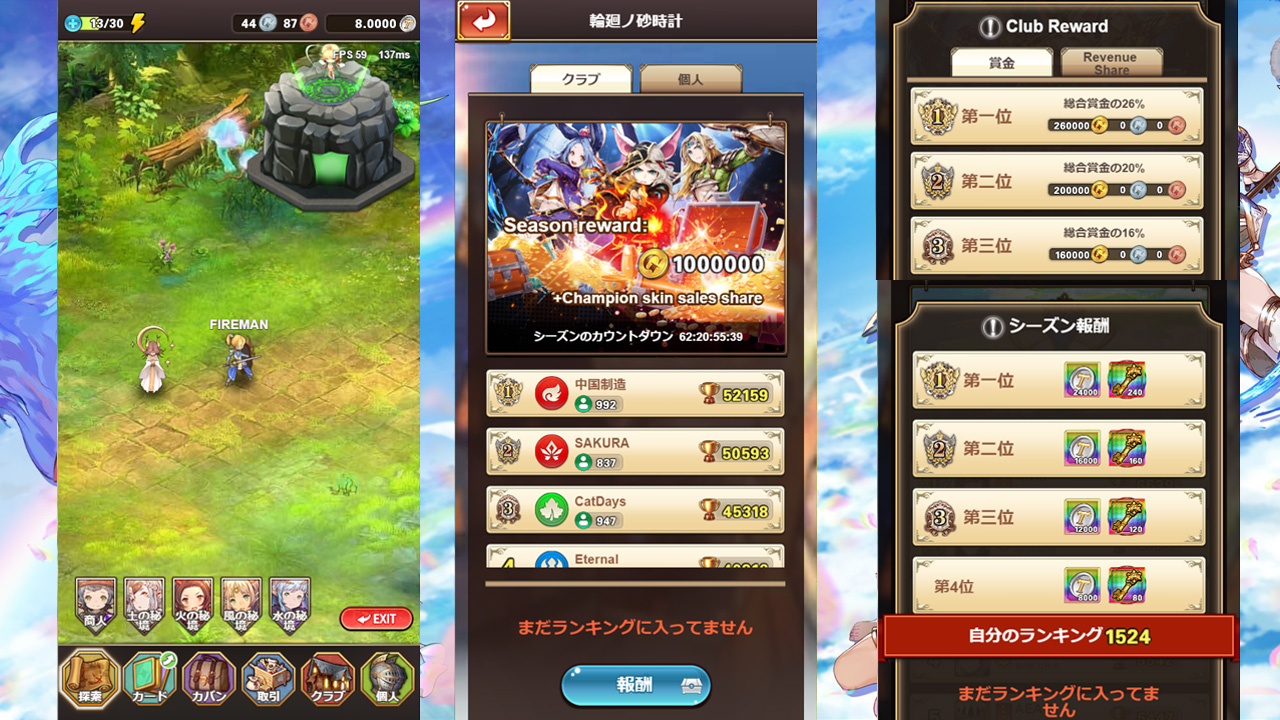Image resolution: width=1280 pixels, height=720 pixels.
Task: Click the SAKURA club ranking entry
Action: pyautogui.click(x=634, y=450)
